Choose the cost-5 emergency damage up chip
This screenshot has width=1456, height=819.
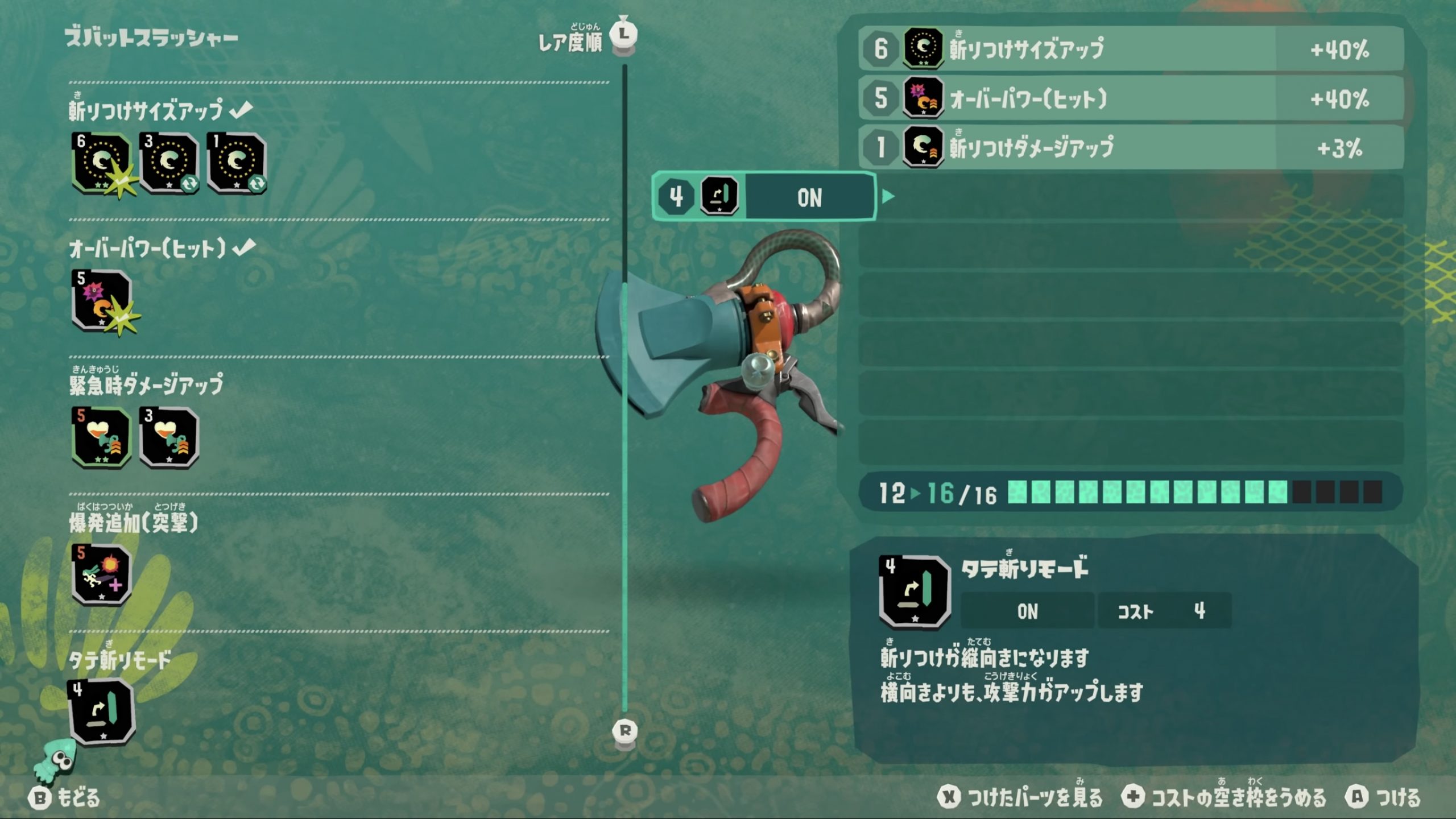click(x=101, y=437)
